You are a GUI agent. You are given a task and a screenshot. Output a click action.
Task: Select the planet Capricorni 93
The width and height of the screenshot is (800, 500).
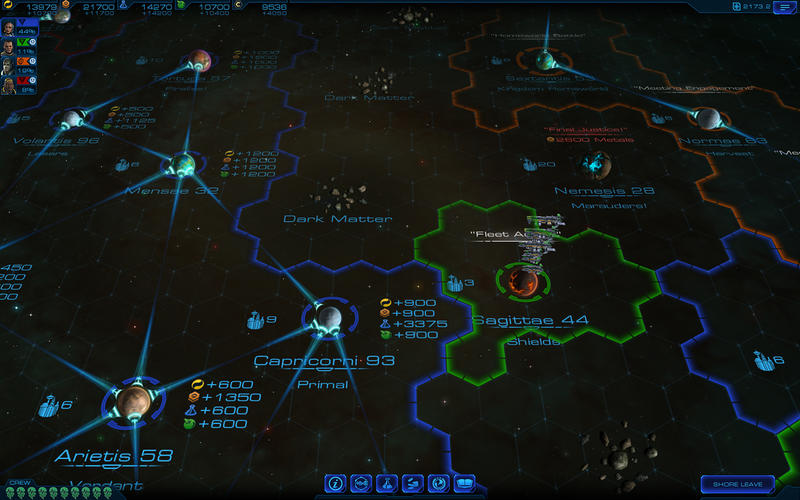[x=324, y=319]
